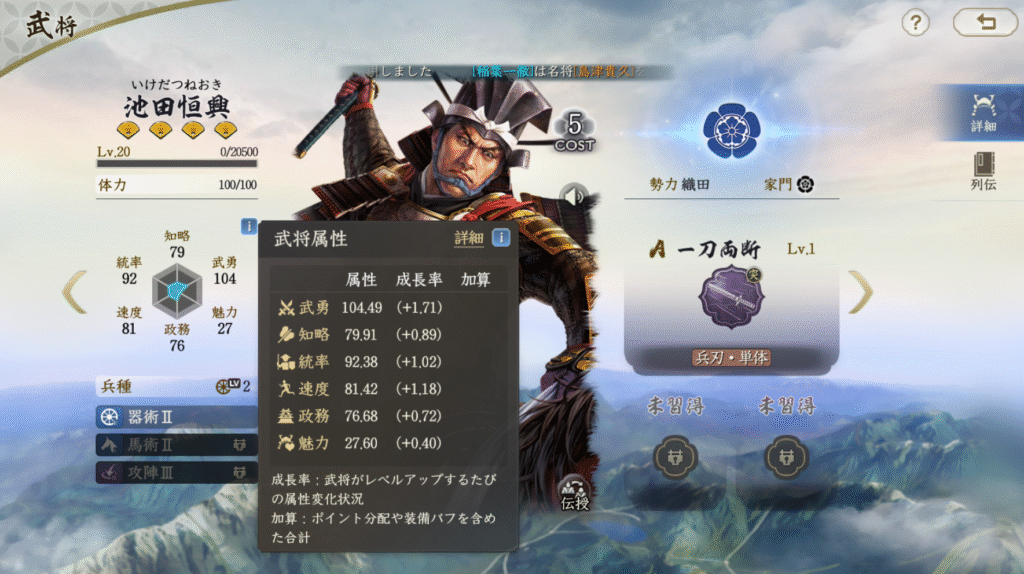1024x574 pixels.
Task: Click the hexagon attribute radar chart
Action: point(176,291)
